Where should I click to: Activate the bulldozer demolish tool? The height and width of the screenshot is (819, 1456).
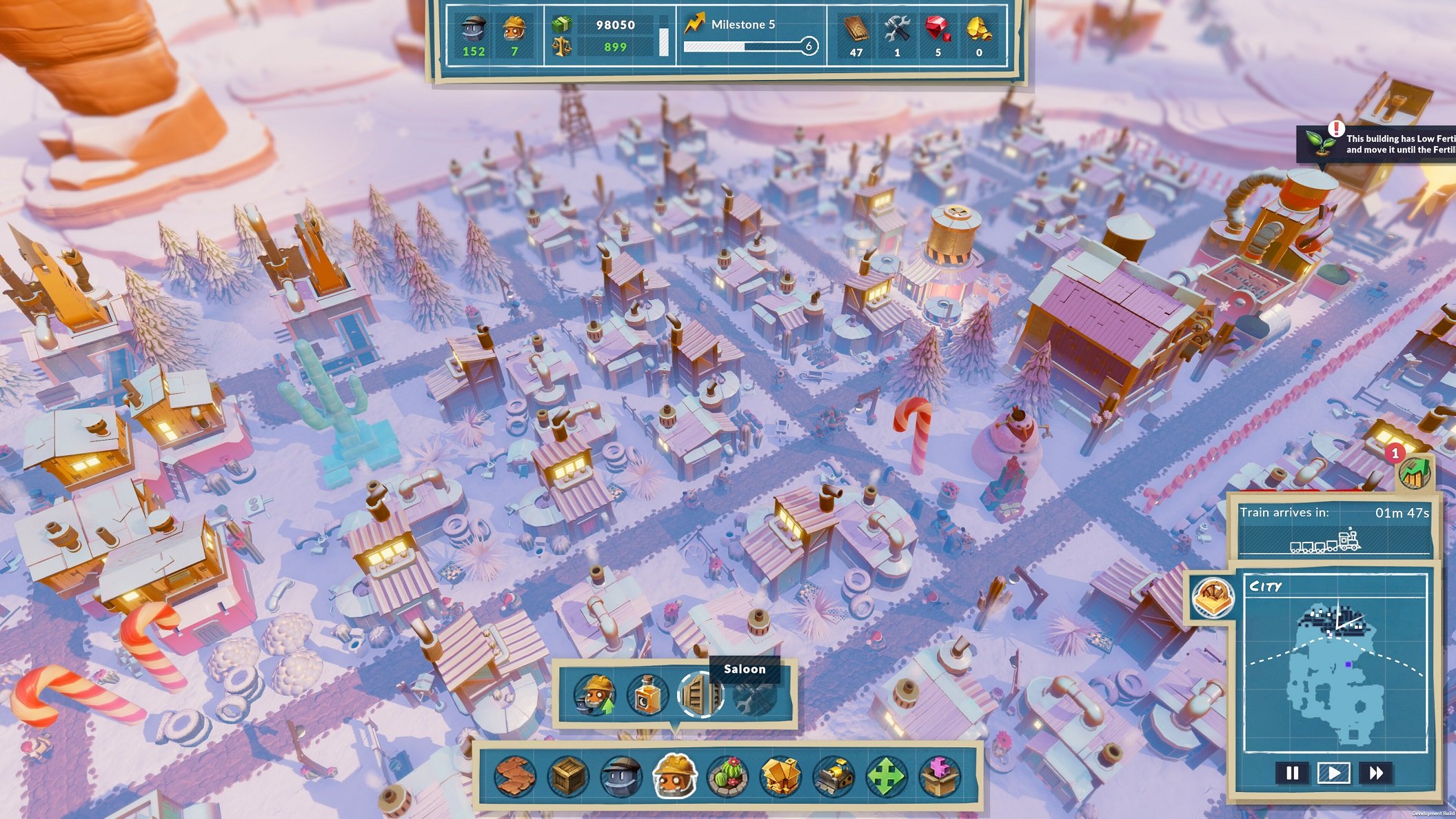[x=834, y=776]
